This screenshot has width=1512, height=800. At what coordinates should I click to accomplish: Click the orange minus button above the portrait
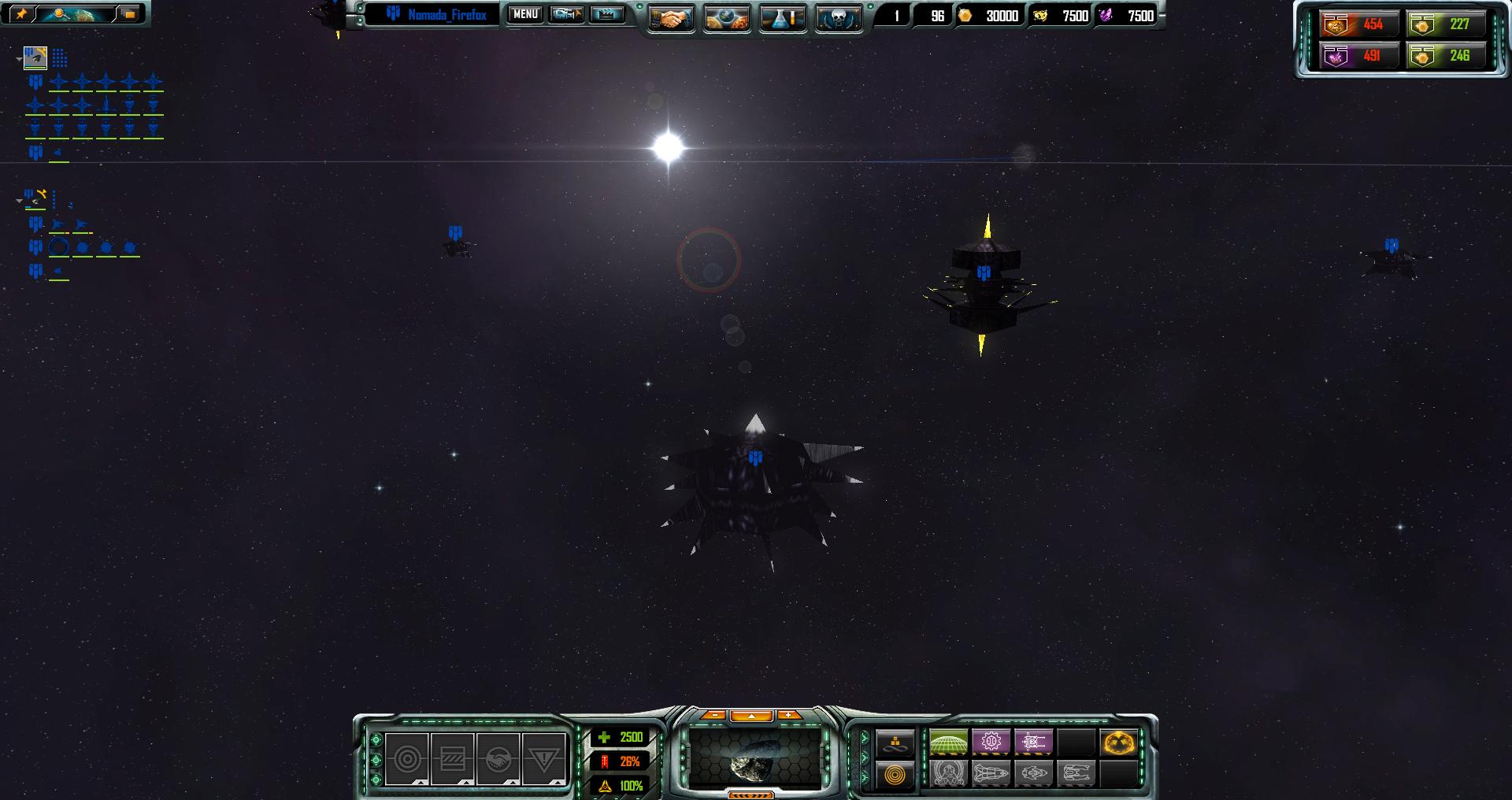pyautogui.click(x=713, y=715)
